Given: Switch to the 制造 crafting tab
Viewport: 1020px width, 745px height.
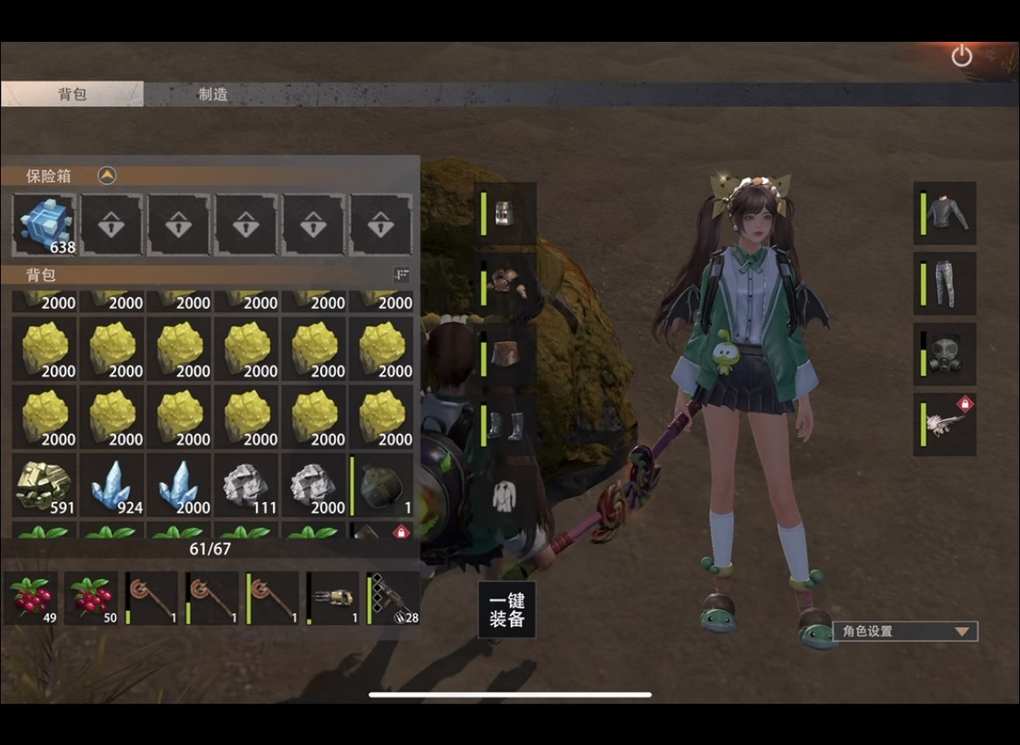Looking at the screenshot, I should (213, 94).
